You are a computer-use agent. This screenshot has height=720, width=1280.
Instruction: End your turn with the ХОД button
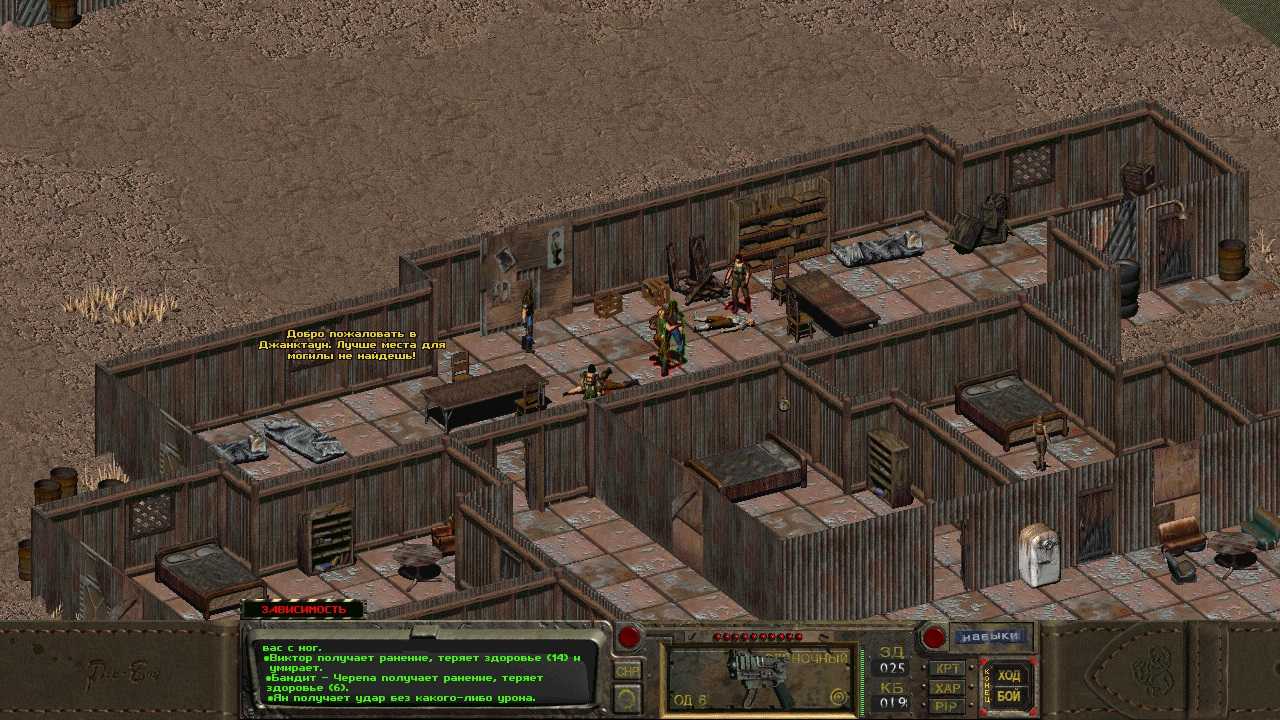[x=1009, y=676]
